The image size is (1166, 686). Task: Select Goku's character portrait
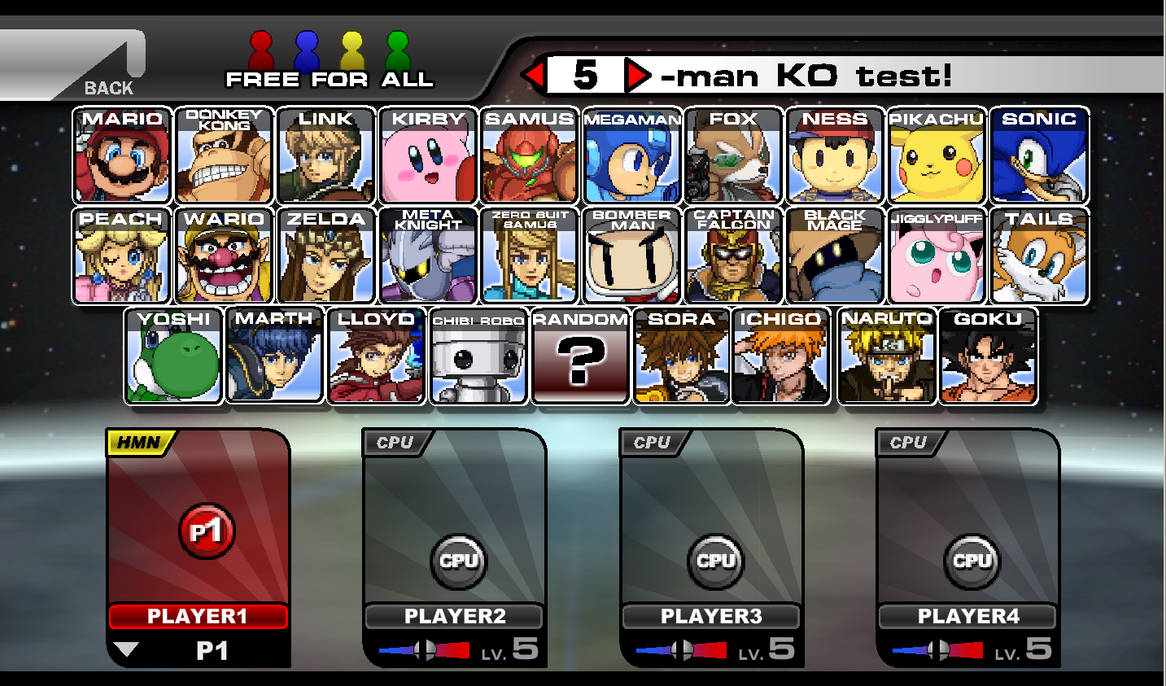coord(988,356)
